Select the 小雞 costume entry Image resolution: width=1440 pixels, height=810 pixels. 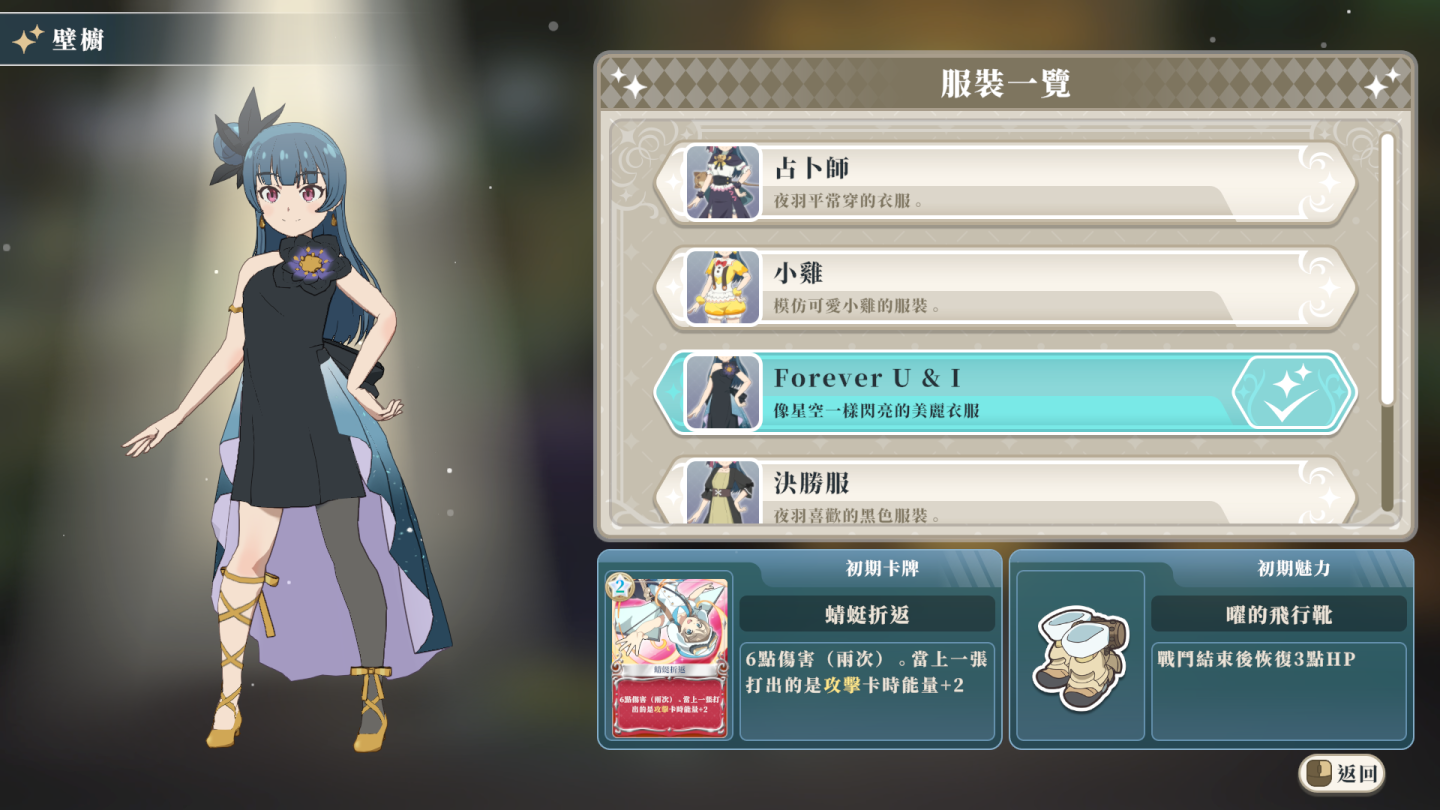point(1000,289)
